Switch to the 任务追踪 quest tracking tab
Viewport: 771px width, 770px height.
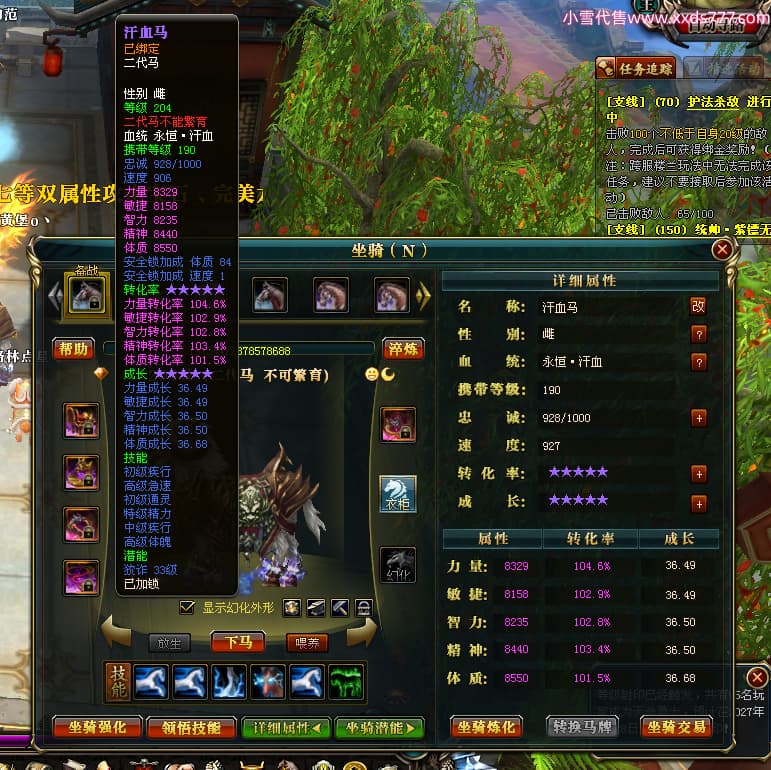click(x=636, y=68)
